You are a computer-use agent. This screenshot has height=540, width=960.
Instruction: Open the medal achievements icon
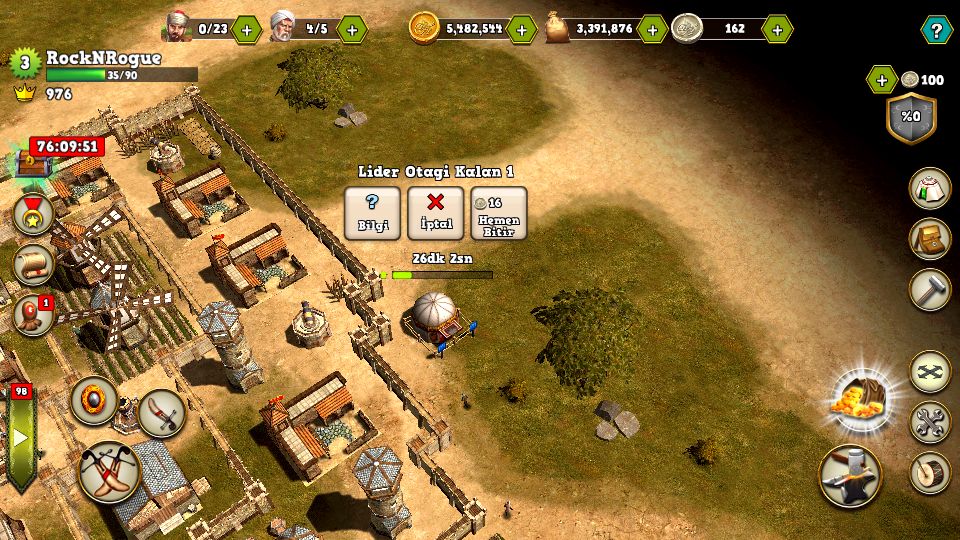tap(33, 214)
